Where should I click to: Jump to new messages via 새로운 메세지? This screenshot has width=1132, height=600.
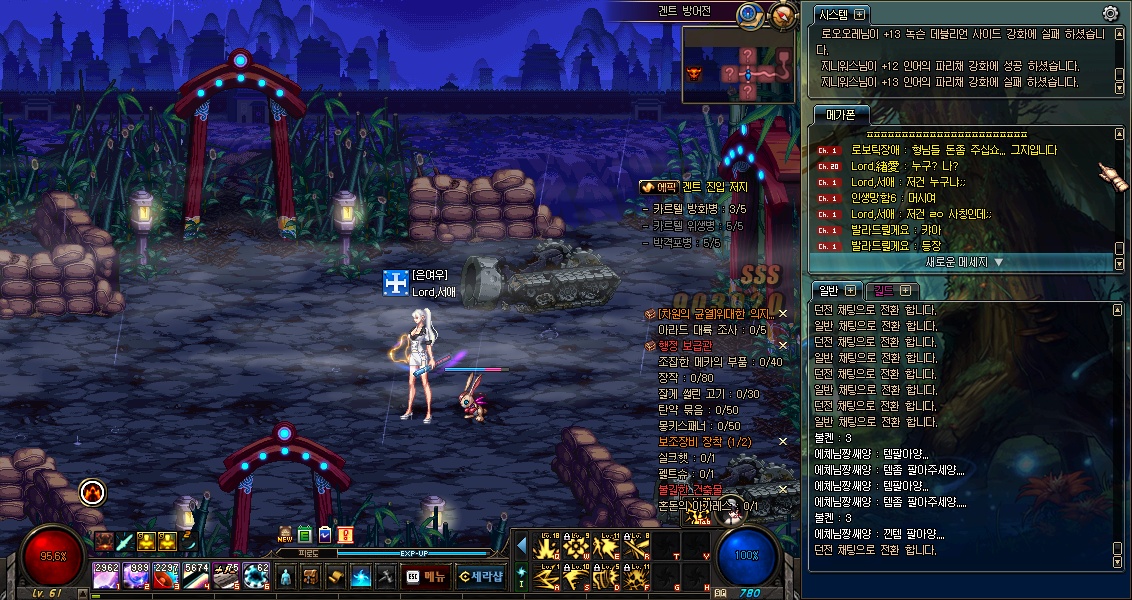963,262
